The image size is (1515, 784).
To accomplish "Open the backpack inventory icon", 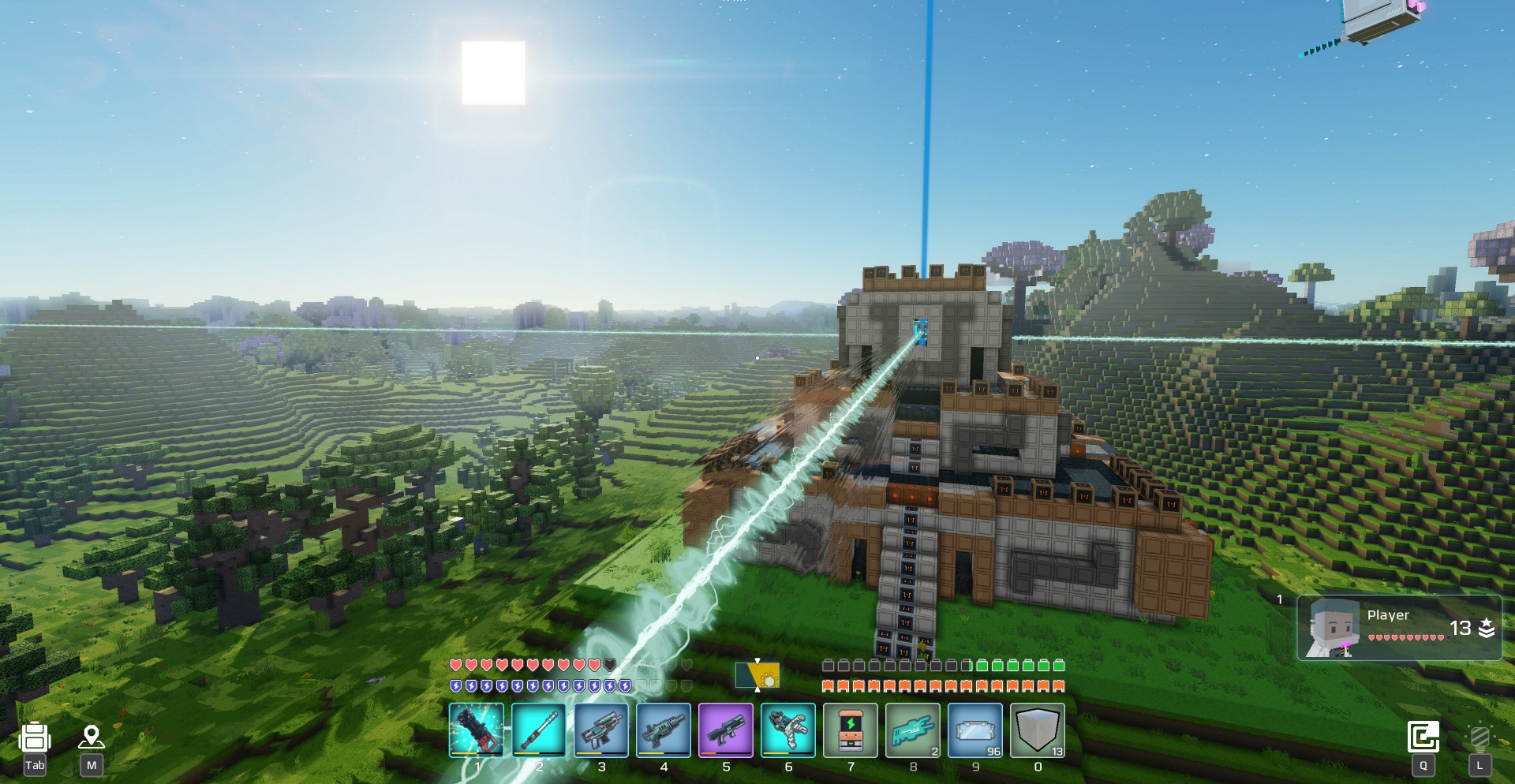I will pos(35,738).
